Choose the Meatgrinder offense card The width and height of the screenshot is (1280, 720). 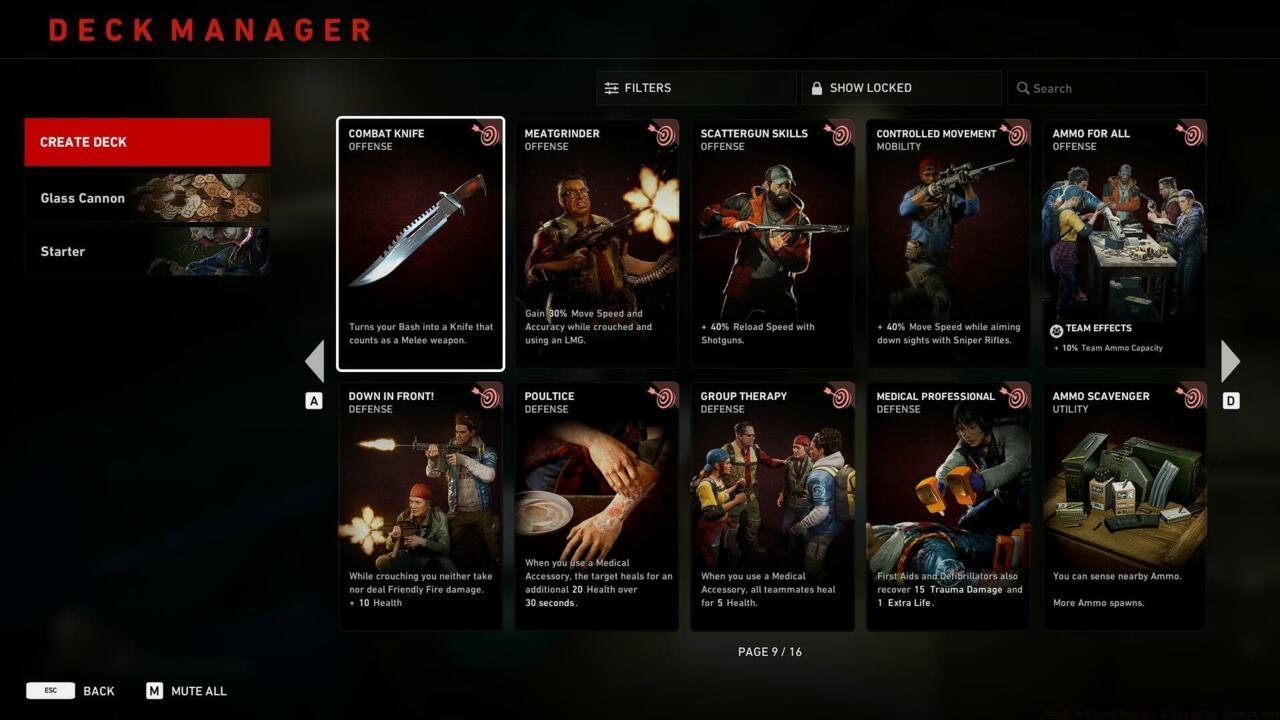[596, 244]
